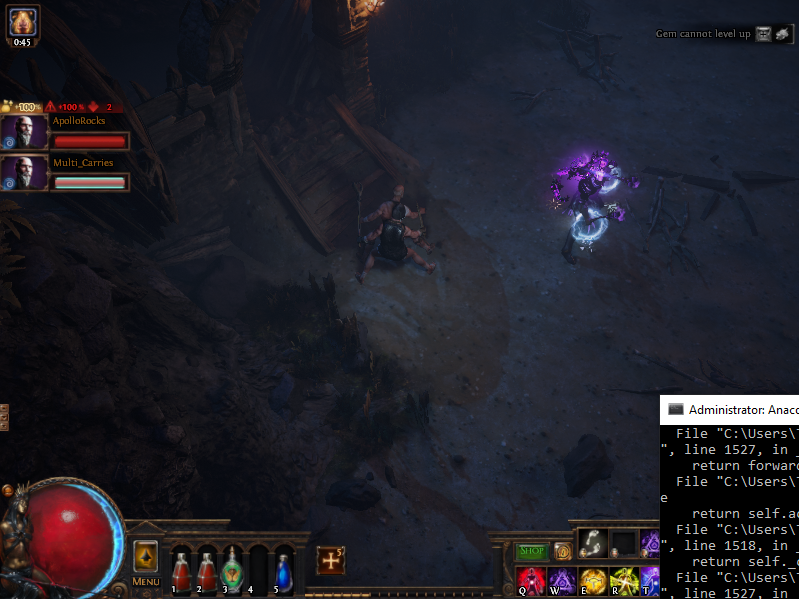Cast the yellow-green skill bound to R
Image resolution: width=799 pixels, height=599 pixels.
(x=624, y=580)
